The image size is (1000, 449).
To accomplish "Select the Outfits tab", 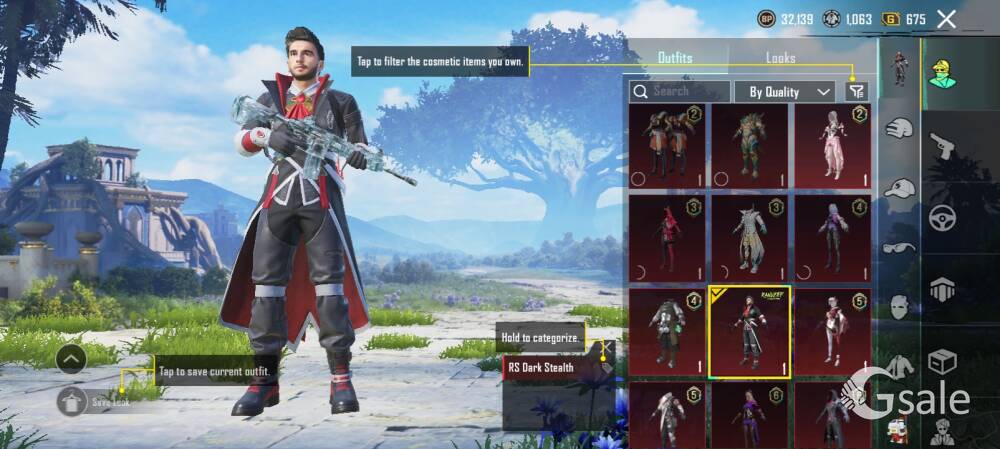I will coord(675,58).
